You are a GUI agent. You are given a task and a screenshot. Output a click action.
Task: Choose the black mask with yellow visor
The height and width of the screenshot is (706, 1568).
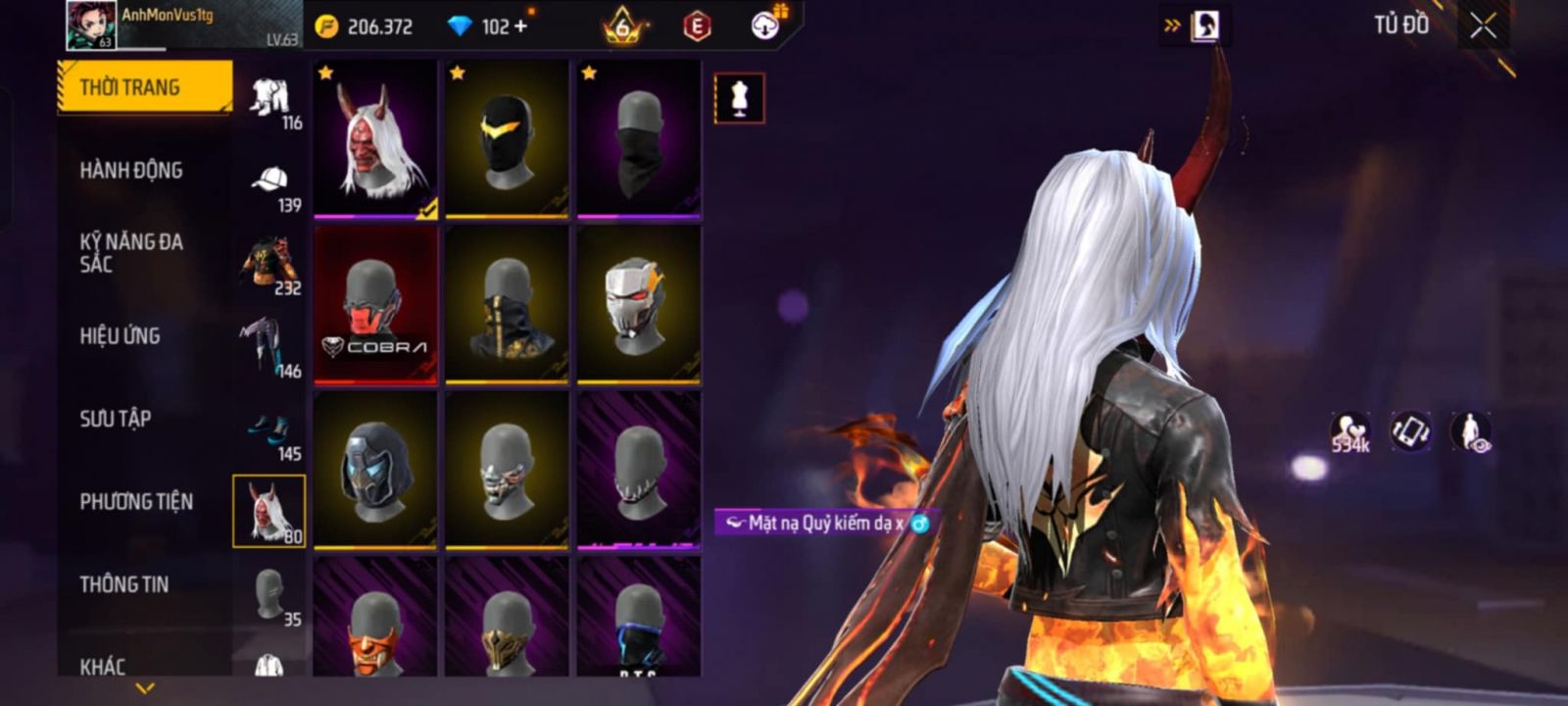pos(507,139)
